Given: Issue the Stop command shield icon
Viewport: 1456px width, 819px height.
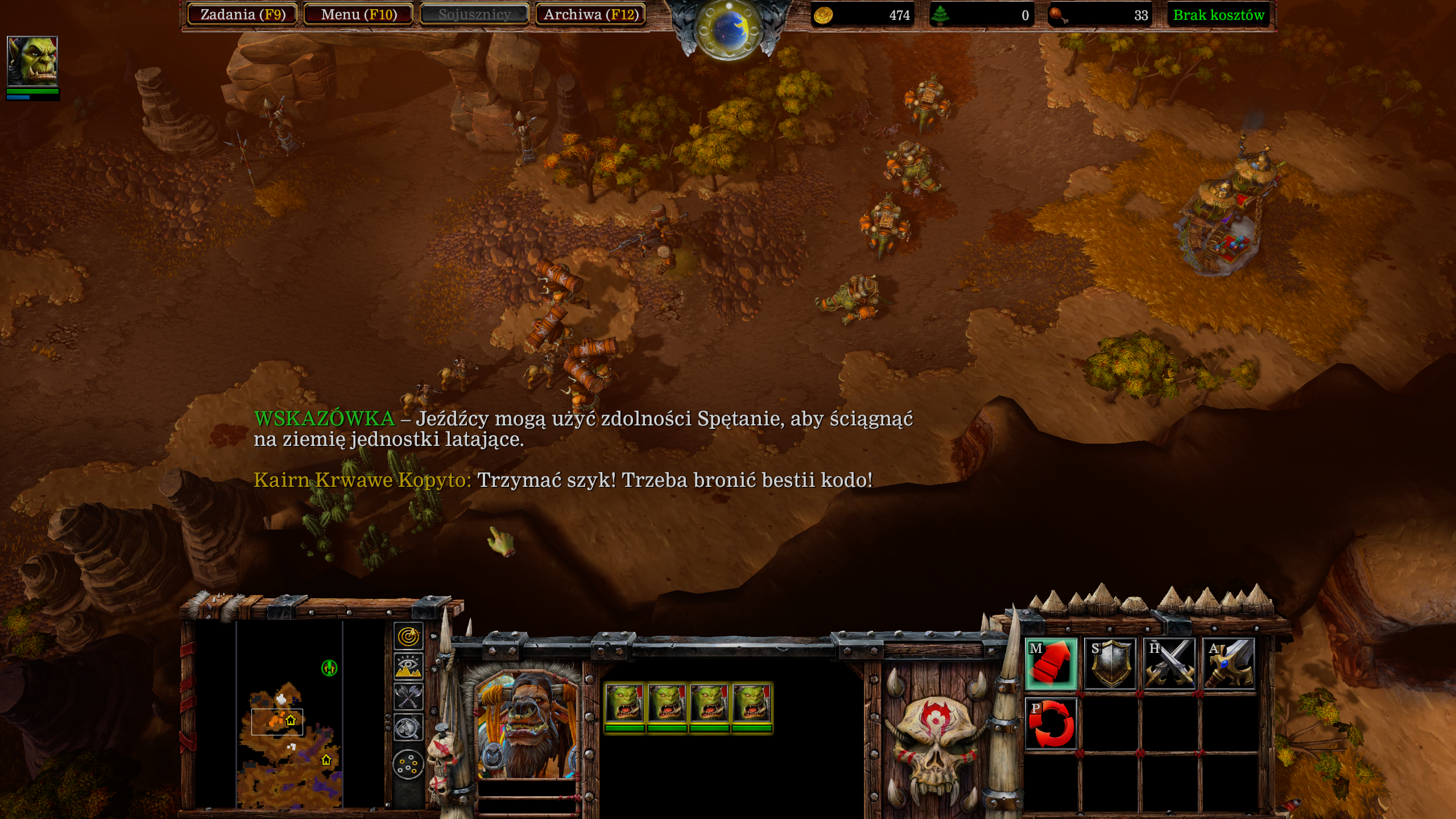Looking at the screenshot, I should 1110,664.
